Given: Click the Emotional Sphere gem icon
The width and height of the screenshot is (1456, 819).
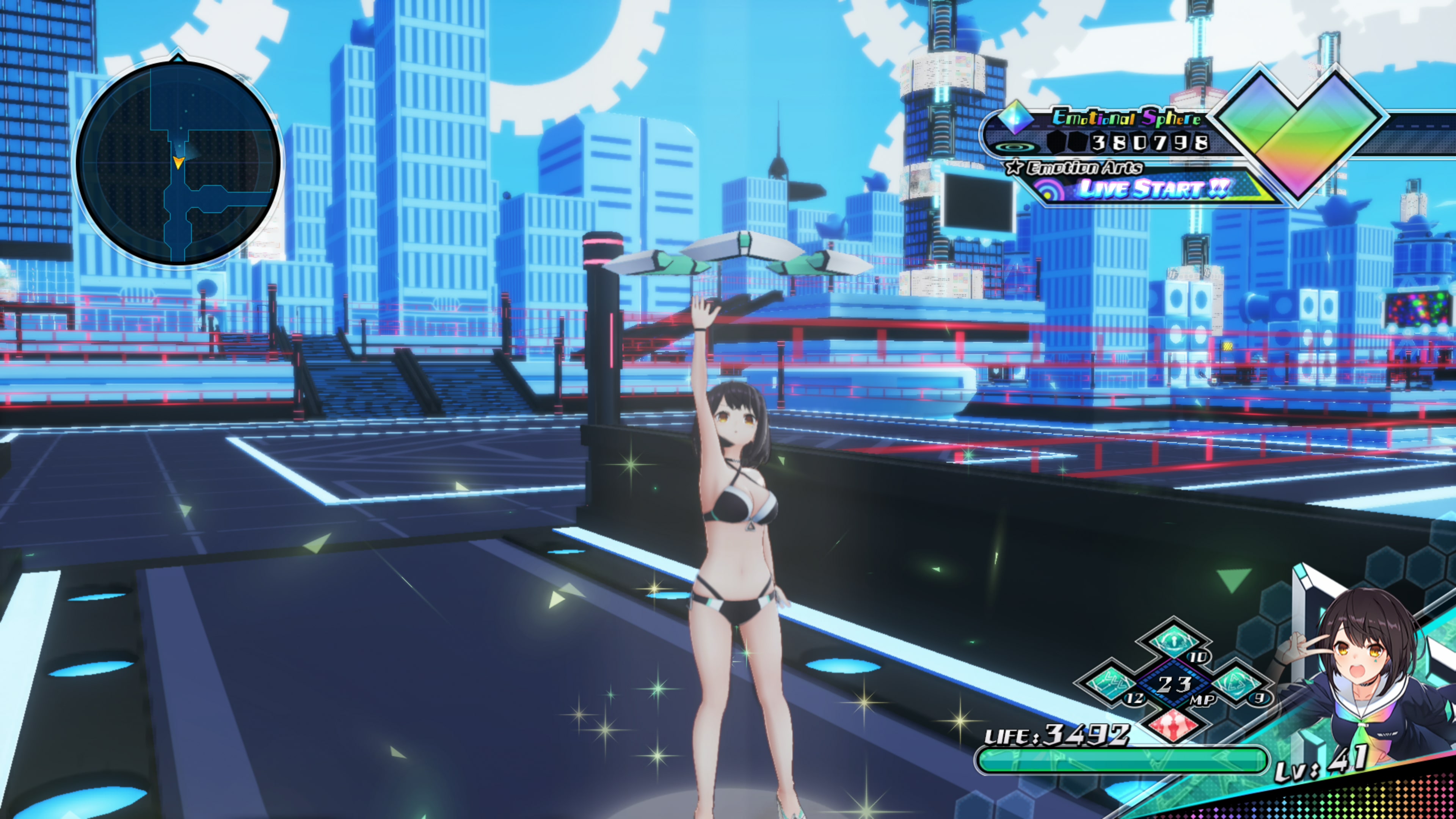Looking at the screenshot, I should (x=1016, y=119).
